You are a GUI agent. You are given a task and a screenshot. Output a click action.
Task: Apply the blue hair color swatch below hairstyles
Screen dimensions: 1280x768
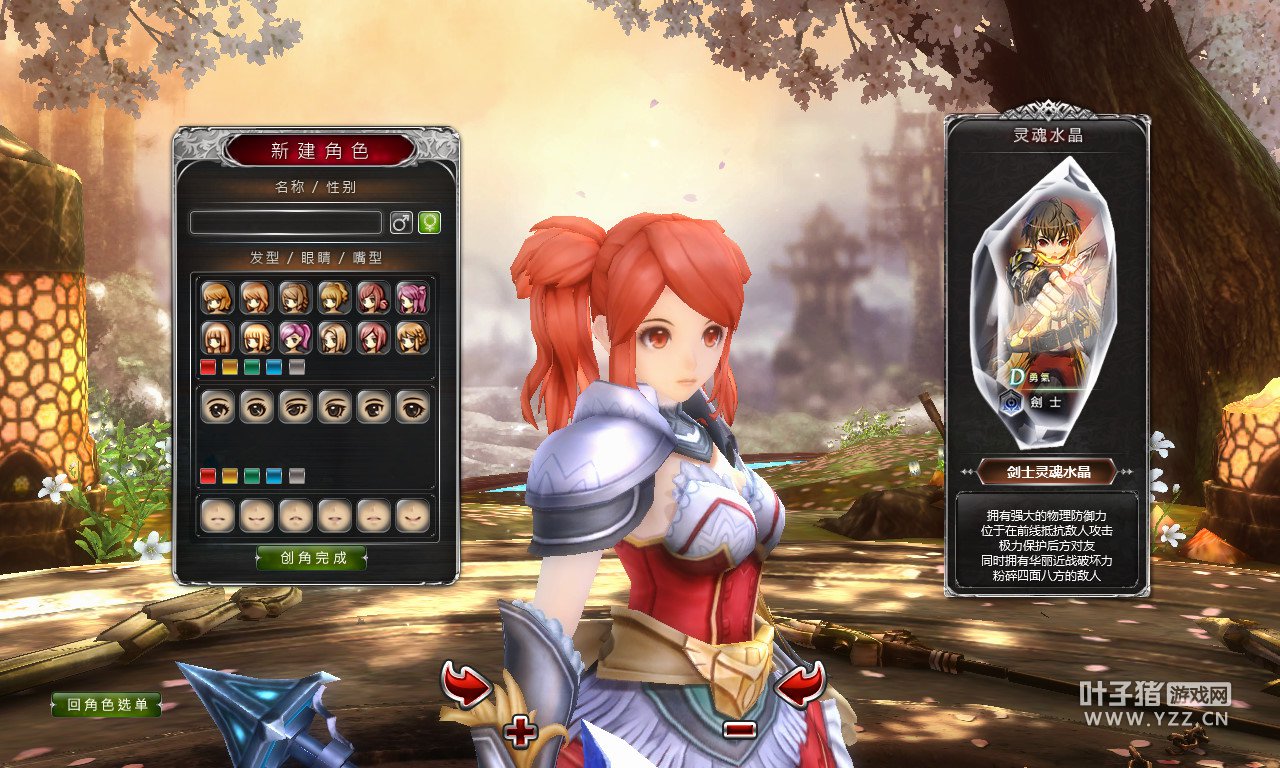(274, 367)
